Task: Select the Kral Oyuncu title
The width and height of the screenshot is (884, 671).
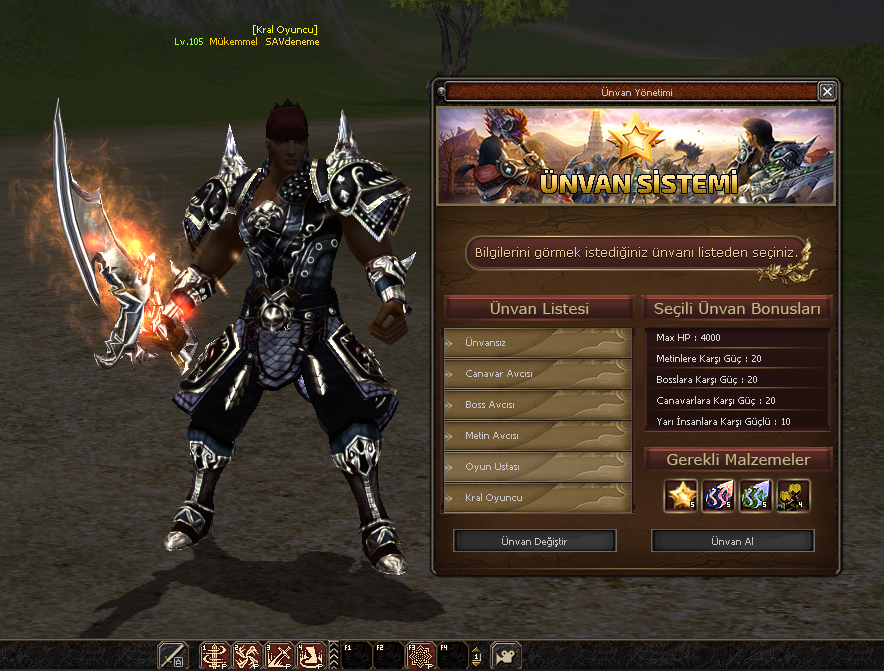Action: pyautogui.click(x=538, y=498)
